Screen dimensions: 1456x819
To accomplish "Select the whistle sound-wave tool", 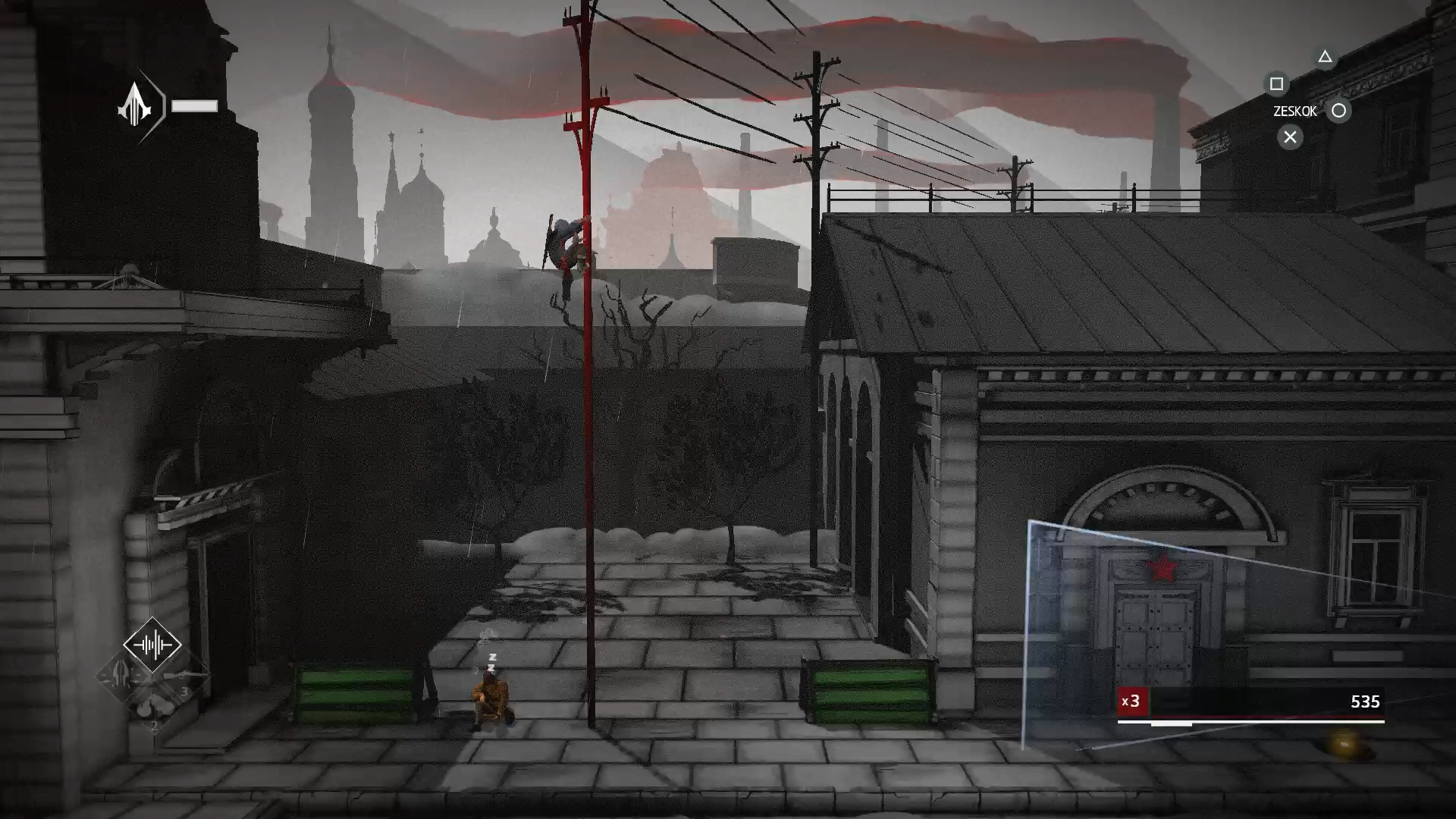I will (152, 645).
